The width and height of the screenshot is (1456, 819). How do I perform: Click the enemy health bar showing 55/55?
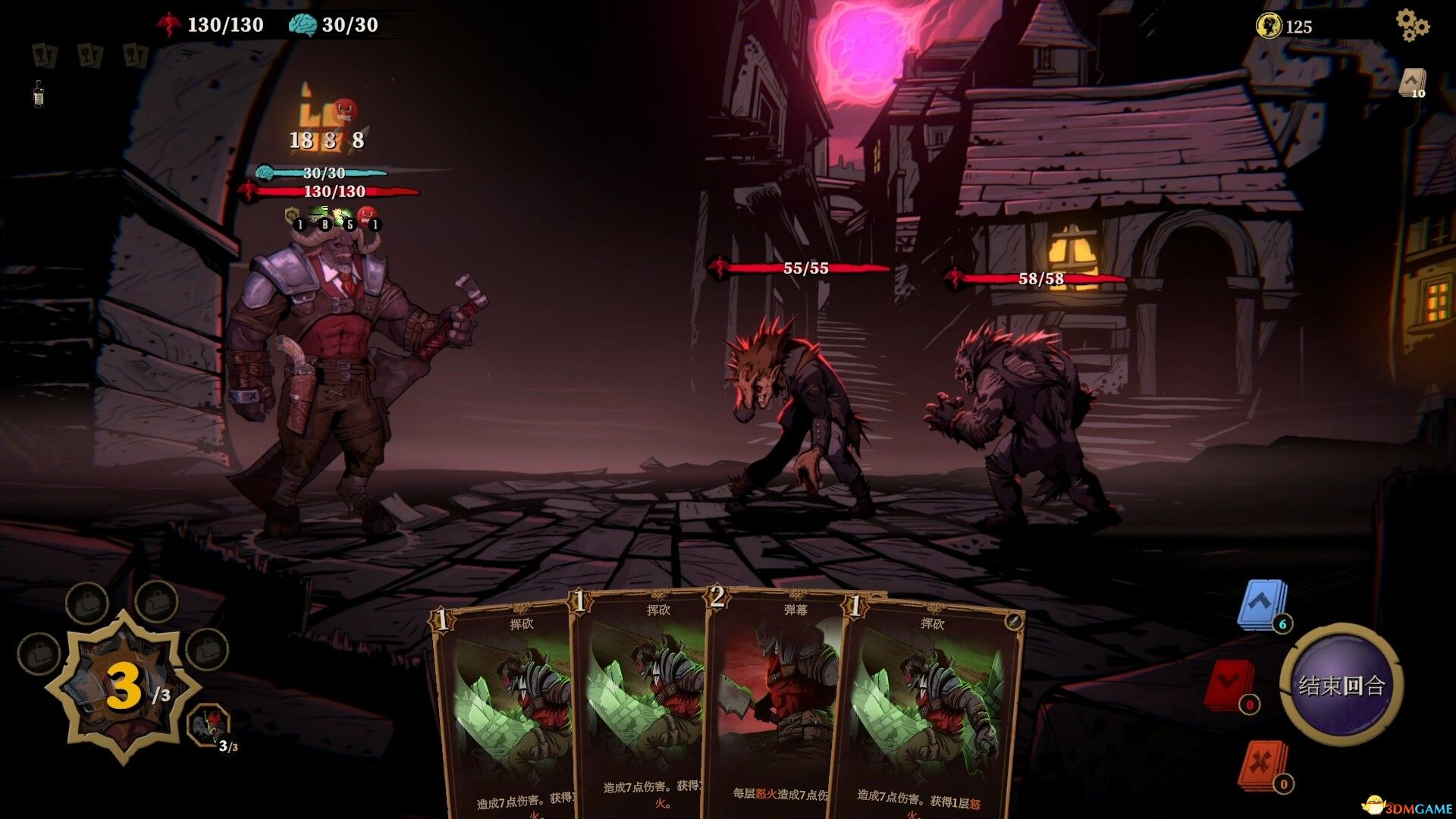806,267
